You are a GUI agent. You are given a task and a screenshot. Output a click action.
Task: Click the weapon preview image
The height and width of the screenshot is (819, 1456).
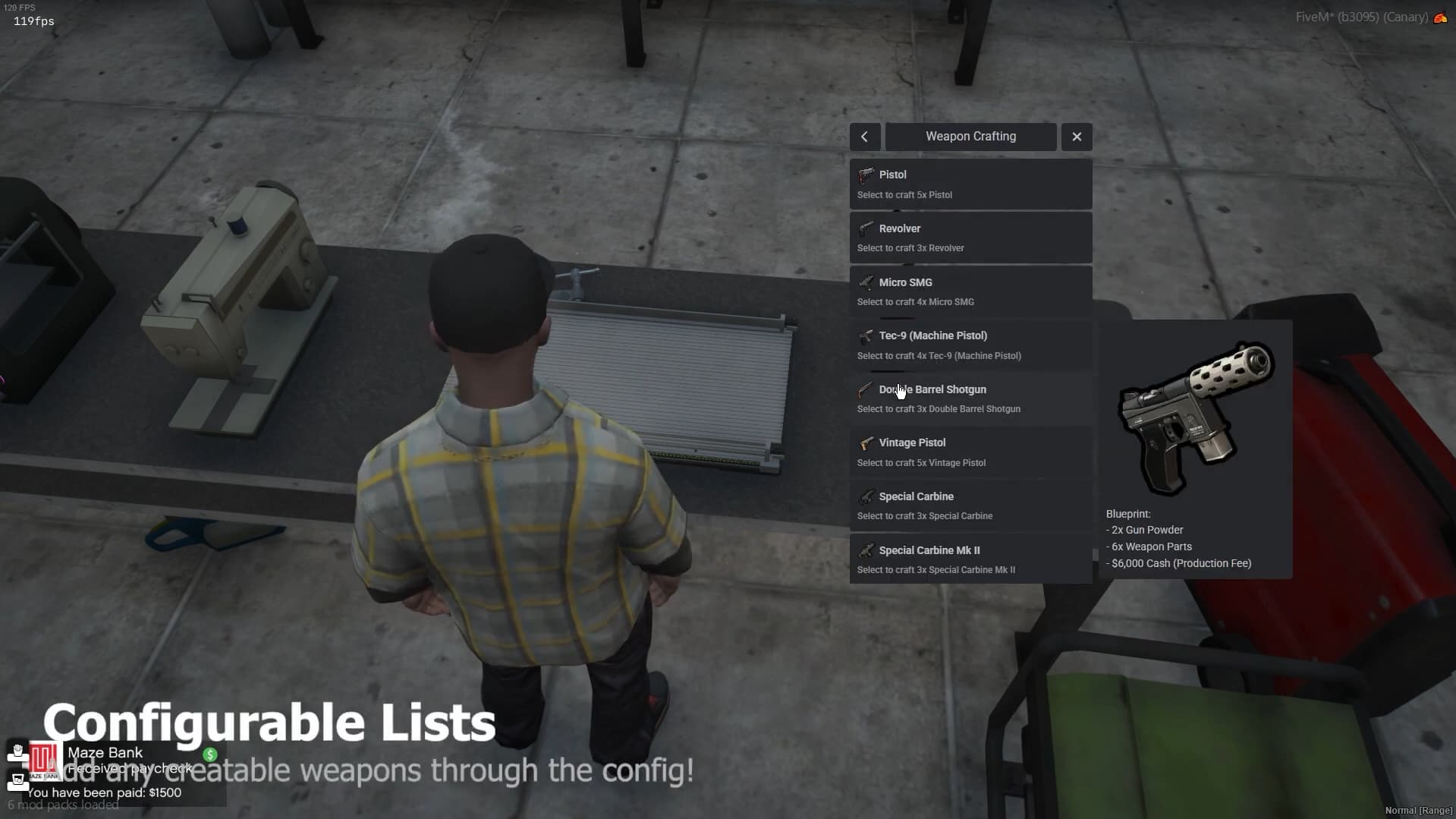(1195, 417)
